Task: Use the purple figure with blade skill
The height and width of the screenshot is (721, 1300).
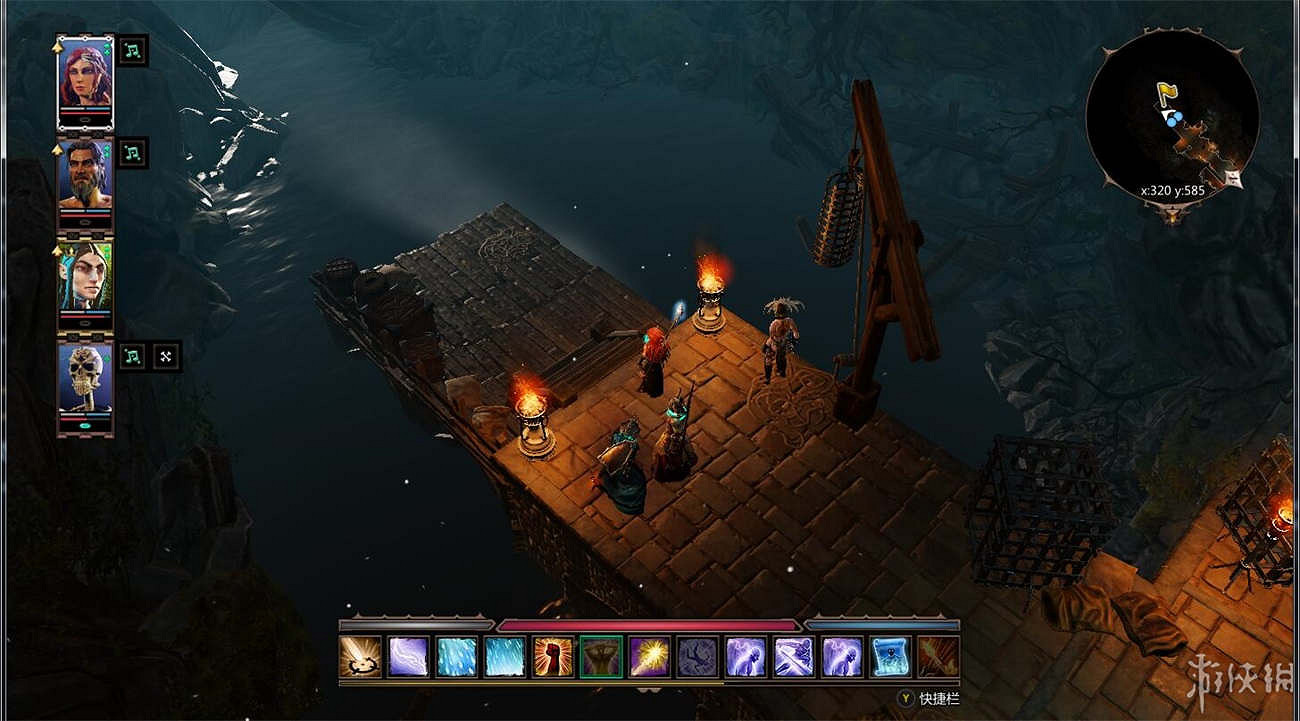Action: [794, 657]
